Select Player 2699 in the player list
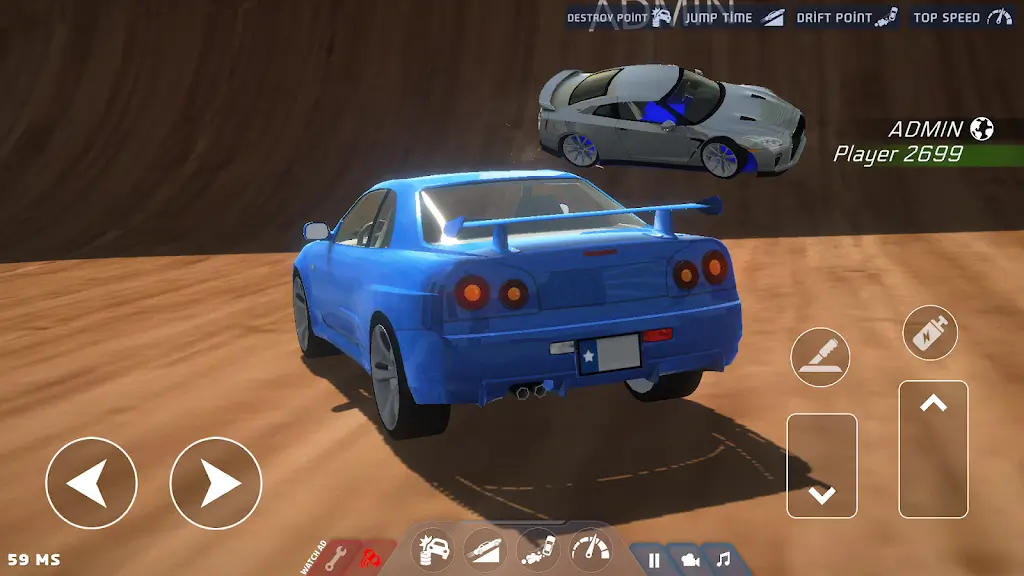The height and width of the screenshot is (576, 1024). [898, 154]
